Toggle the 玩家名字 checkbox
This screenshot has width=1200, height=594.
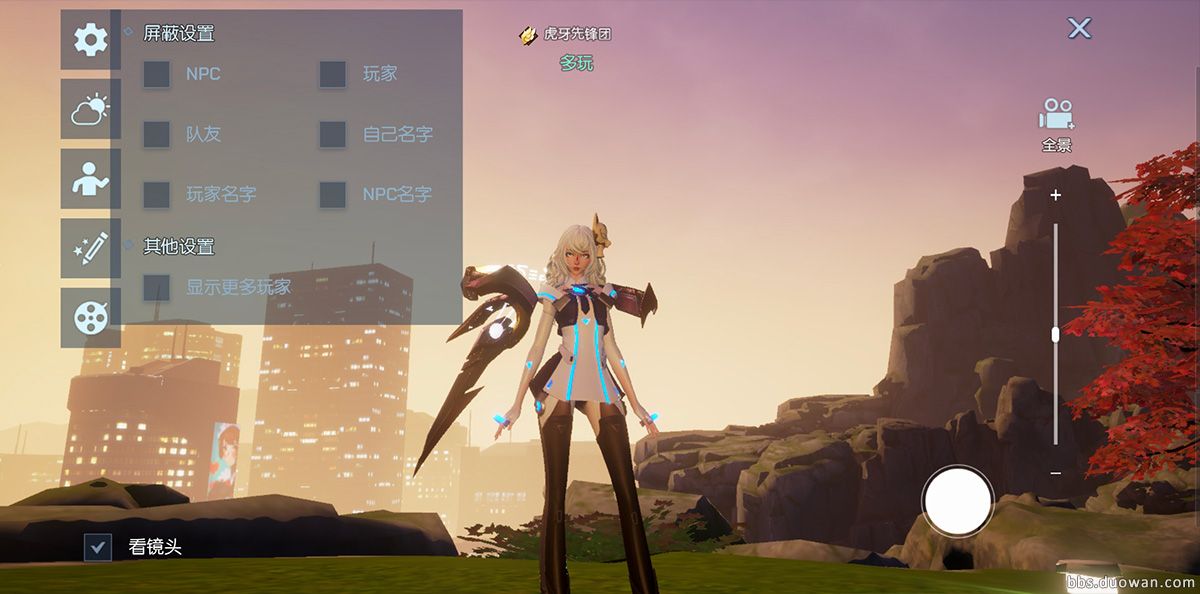[156, 194]
